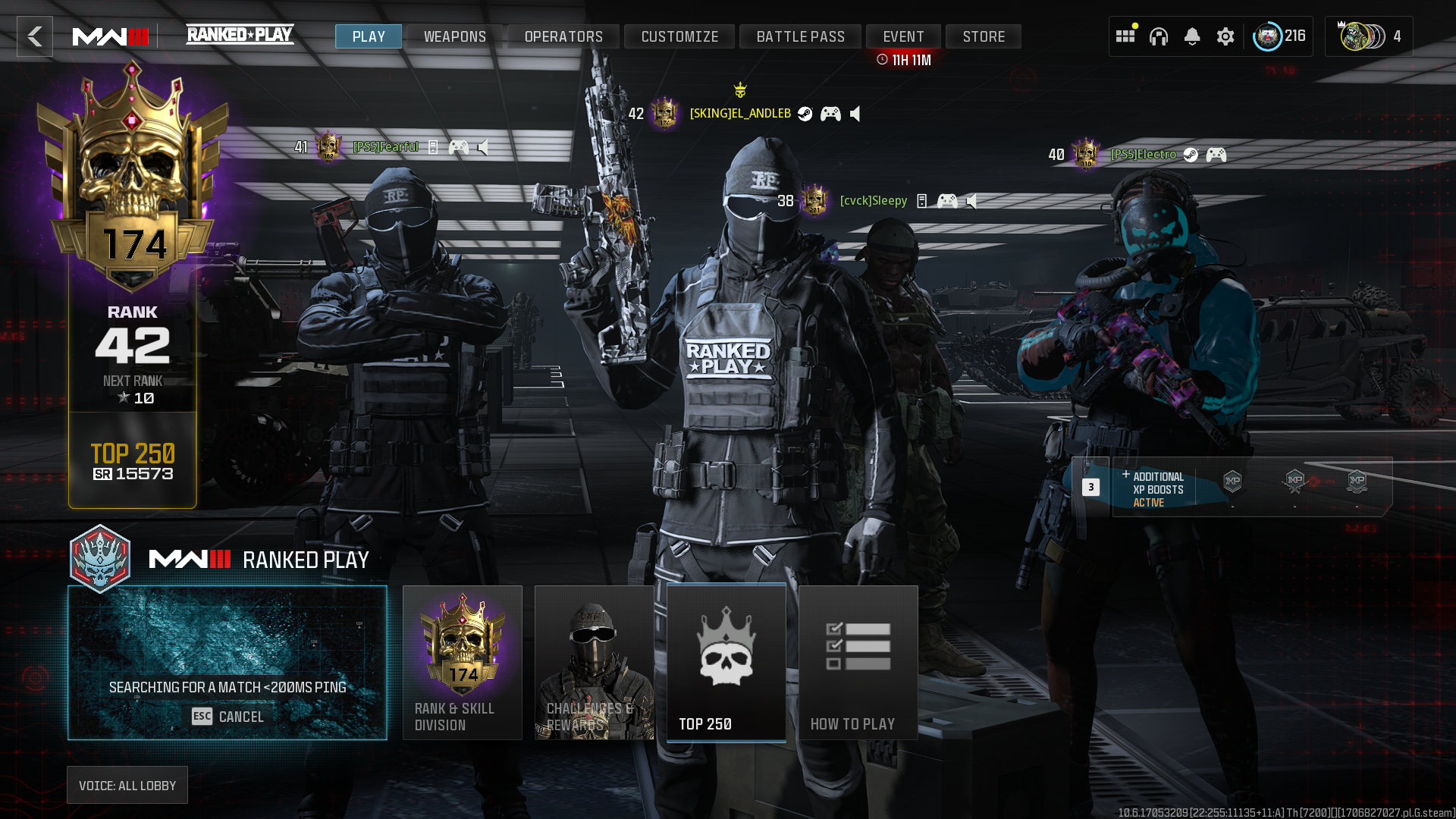Open the BATTLE PASS menu
This screenshot has height=819, width=1456.
[800, 36]
